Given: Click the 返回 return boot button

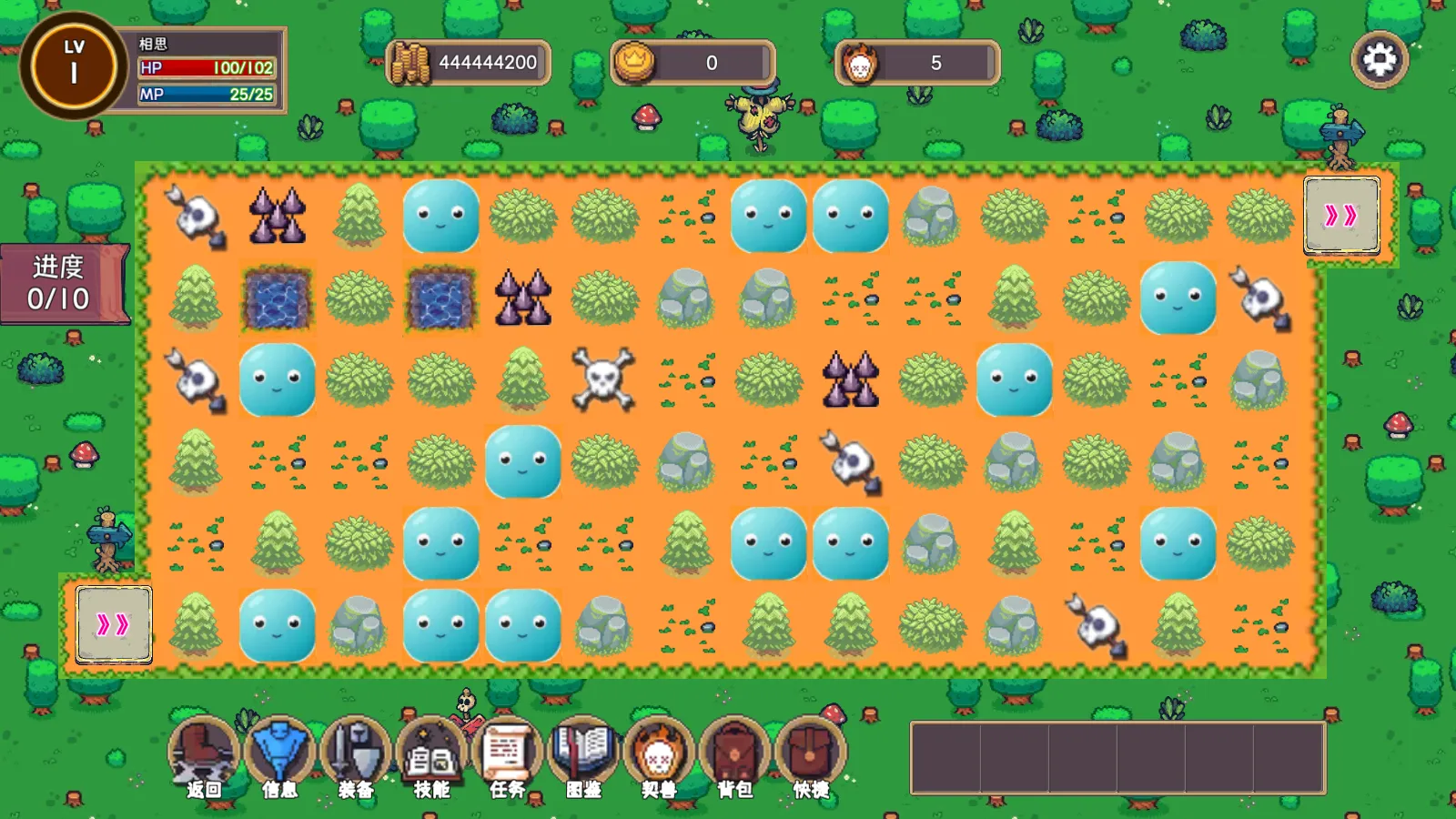Looking at the screenshot, I should (x=204, y=757).
